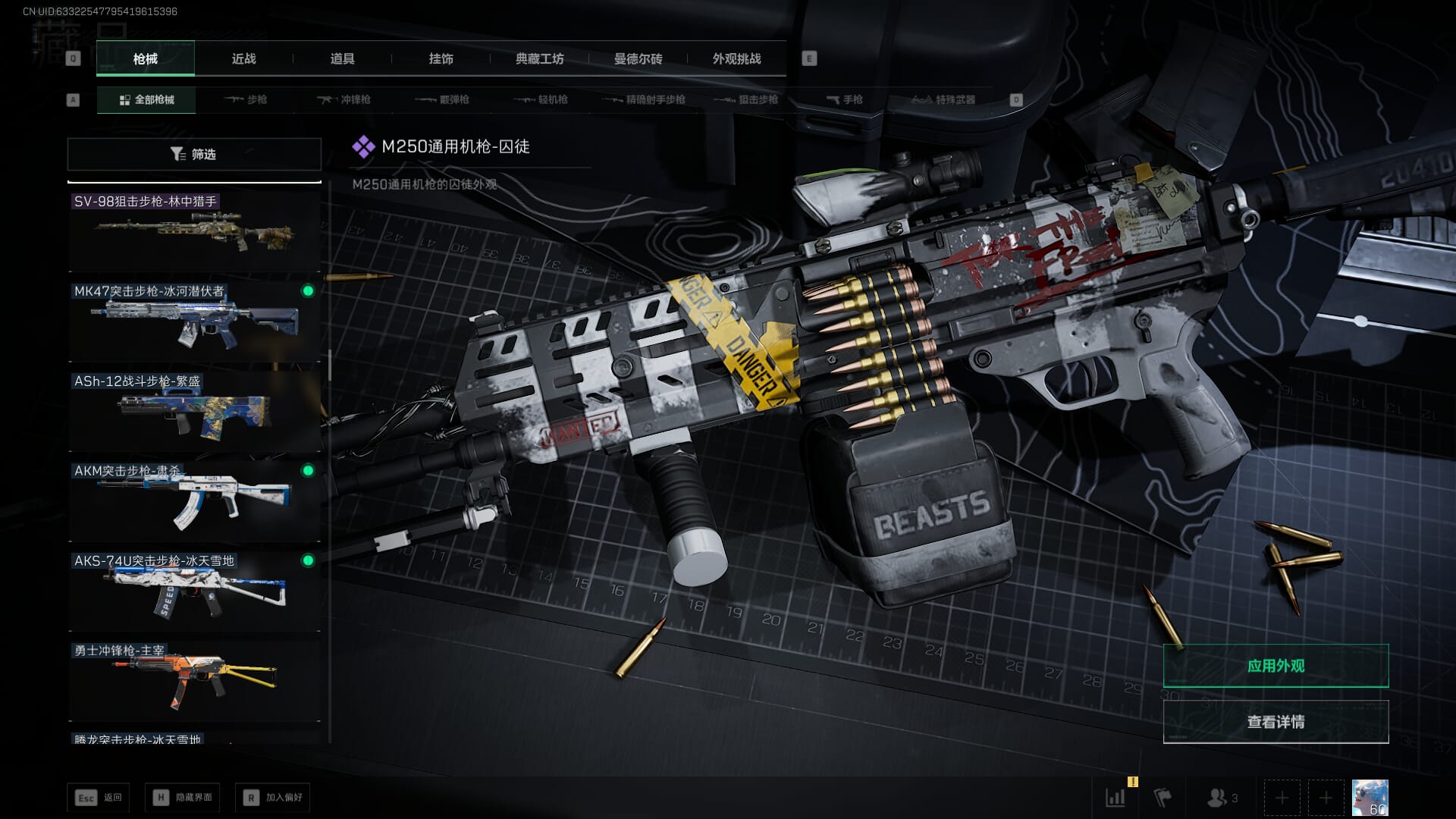
Task: Apply the skin with 应用外观
Action: coord(1276,666)
